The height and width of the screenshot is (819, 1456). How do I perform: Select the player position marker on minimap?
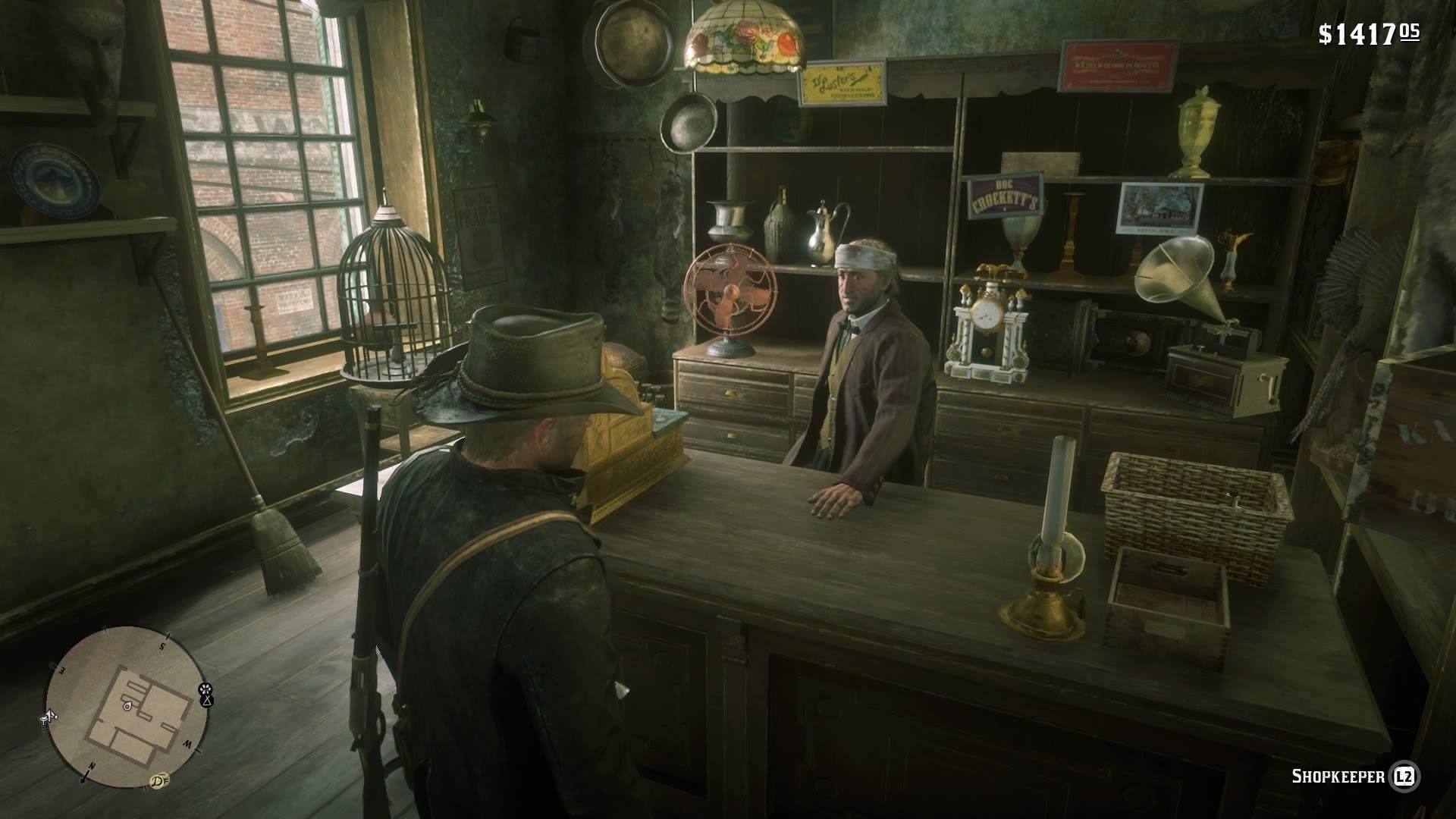coord(127,706)
